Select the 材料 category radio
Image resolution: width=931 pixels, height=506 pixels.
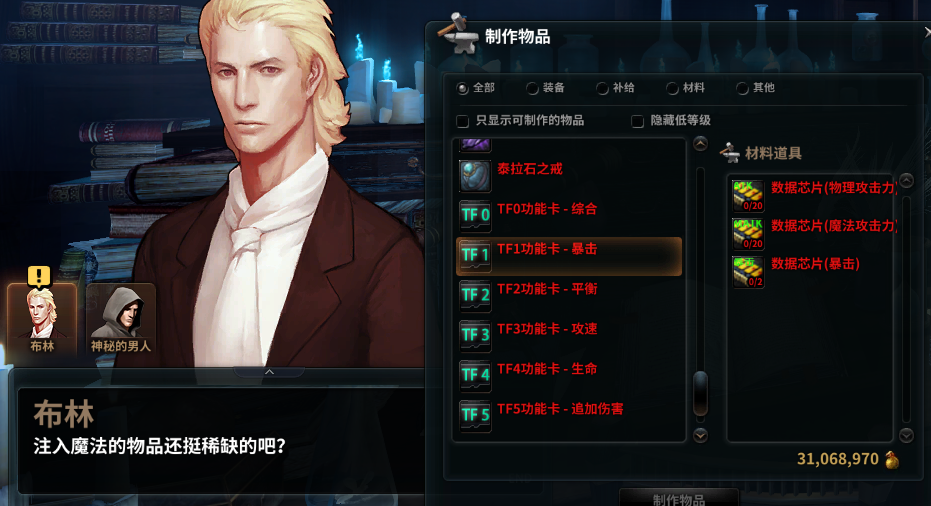673,88
